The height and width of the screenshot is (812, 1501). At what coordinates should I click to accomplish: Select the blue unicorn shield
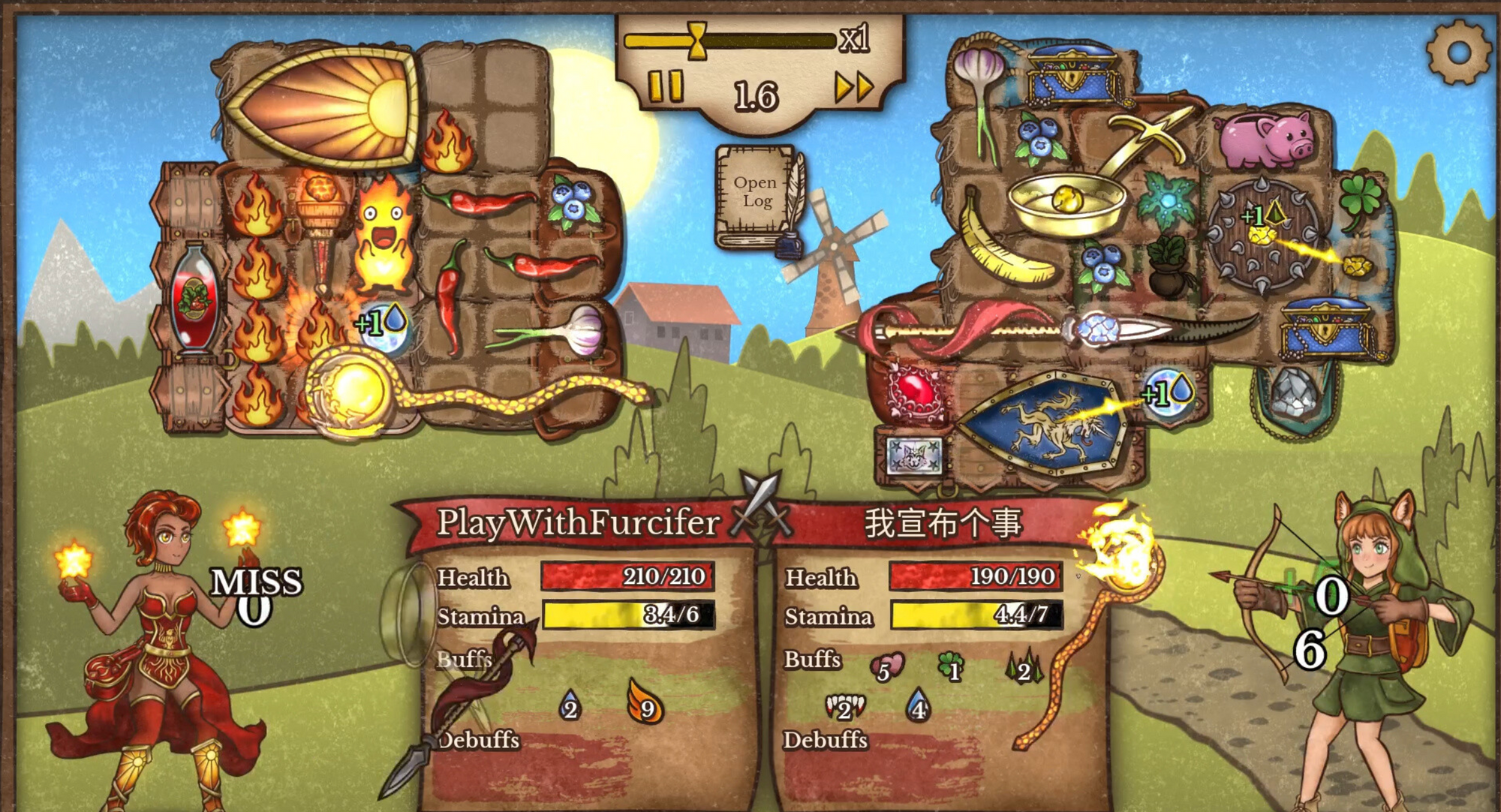[1043, 423]
